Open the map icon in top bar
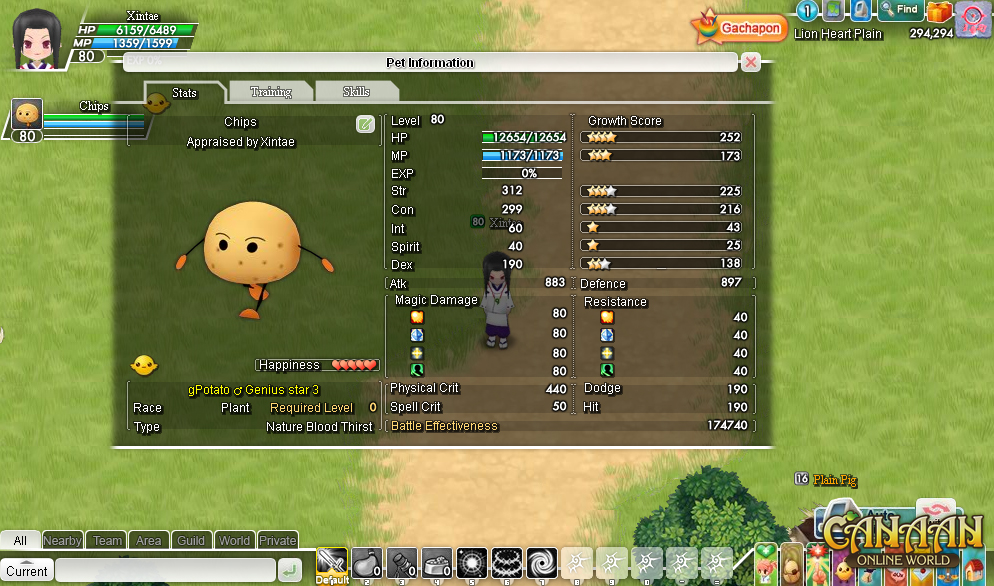 [x=833, y=11]
